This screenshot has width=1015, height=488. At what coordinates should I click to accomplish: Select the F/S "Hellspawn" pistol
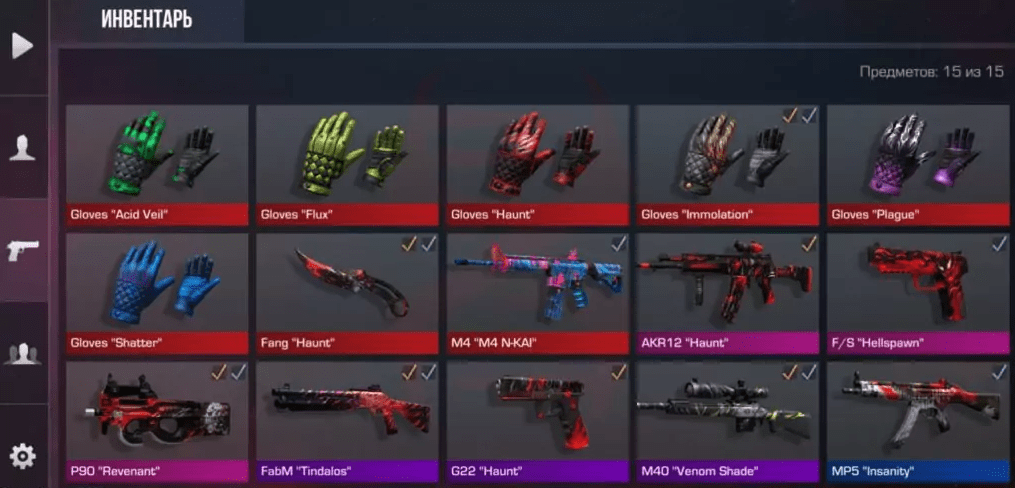917,288
